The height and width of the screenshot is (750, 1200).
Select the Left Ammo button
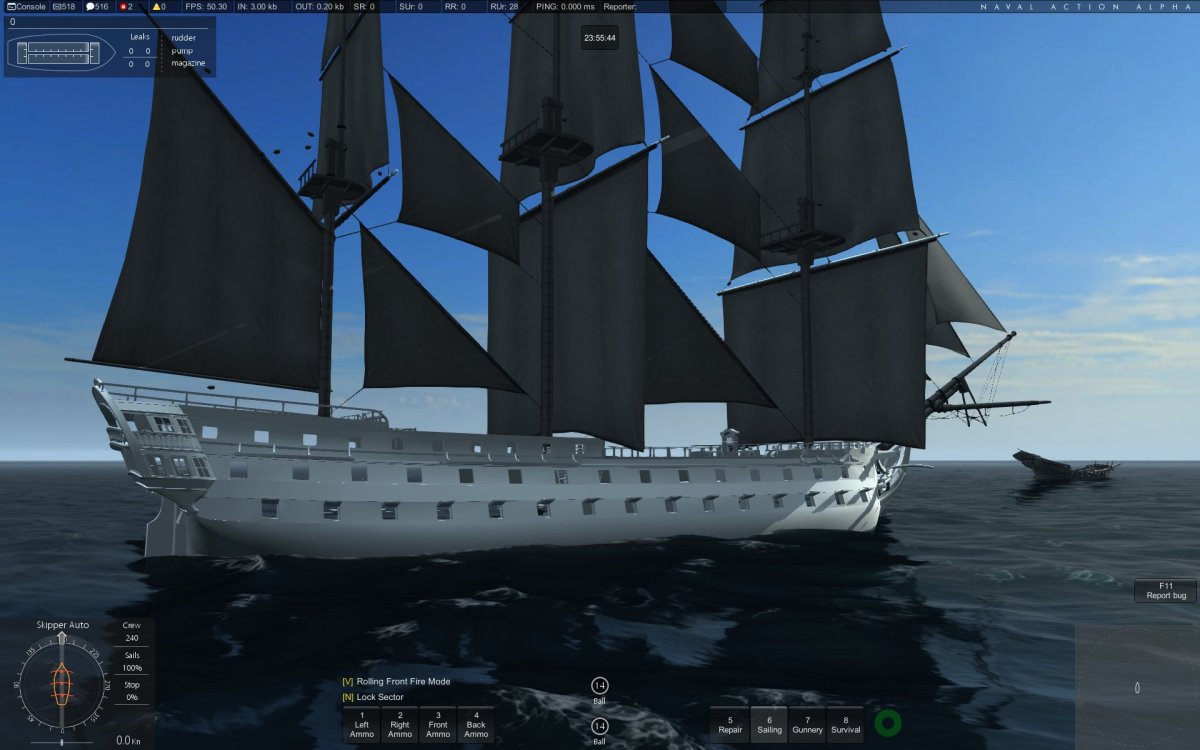click(361, 725)
